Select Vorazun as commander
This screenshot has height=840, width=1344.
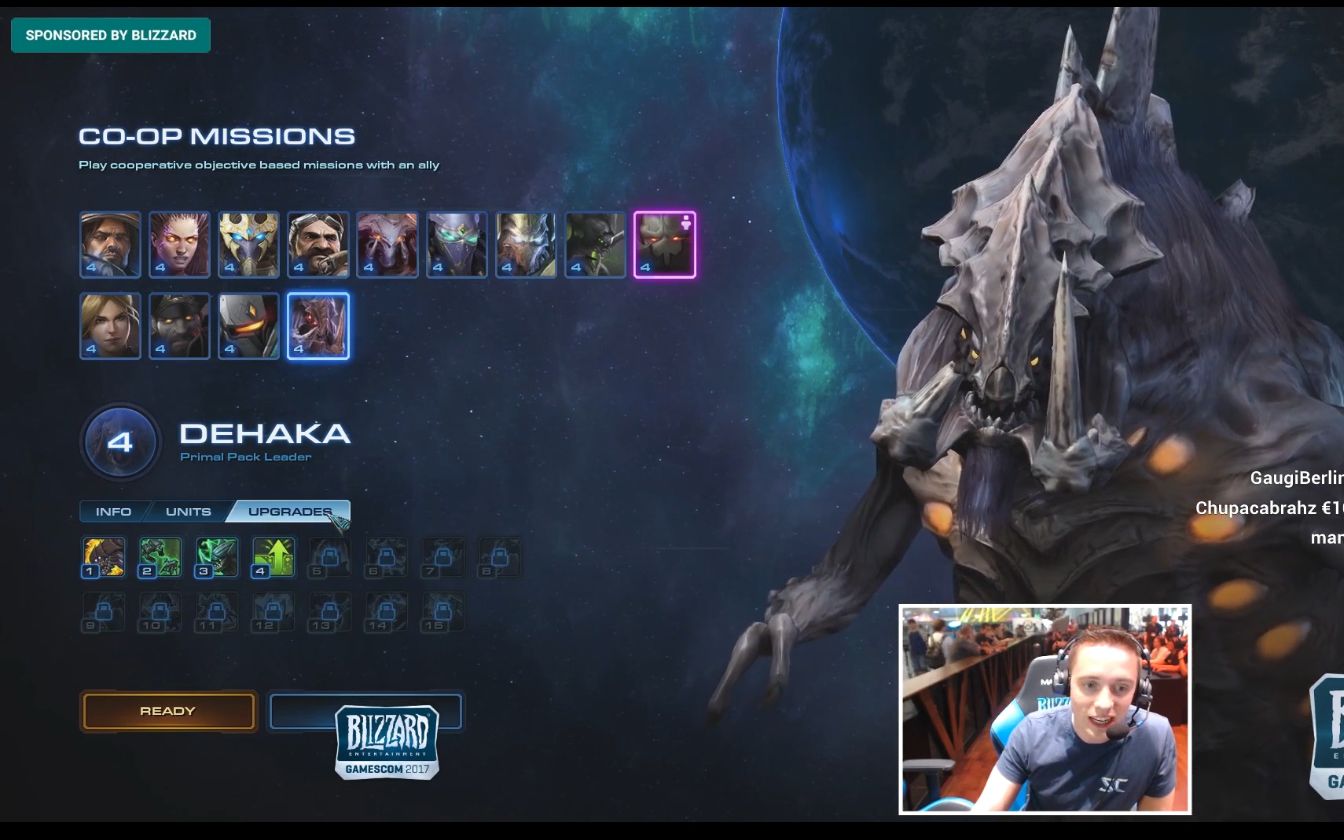pyautogui.click(x=457, y=244)
